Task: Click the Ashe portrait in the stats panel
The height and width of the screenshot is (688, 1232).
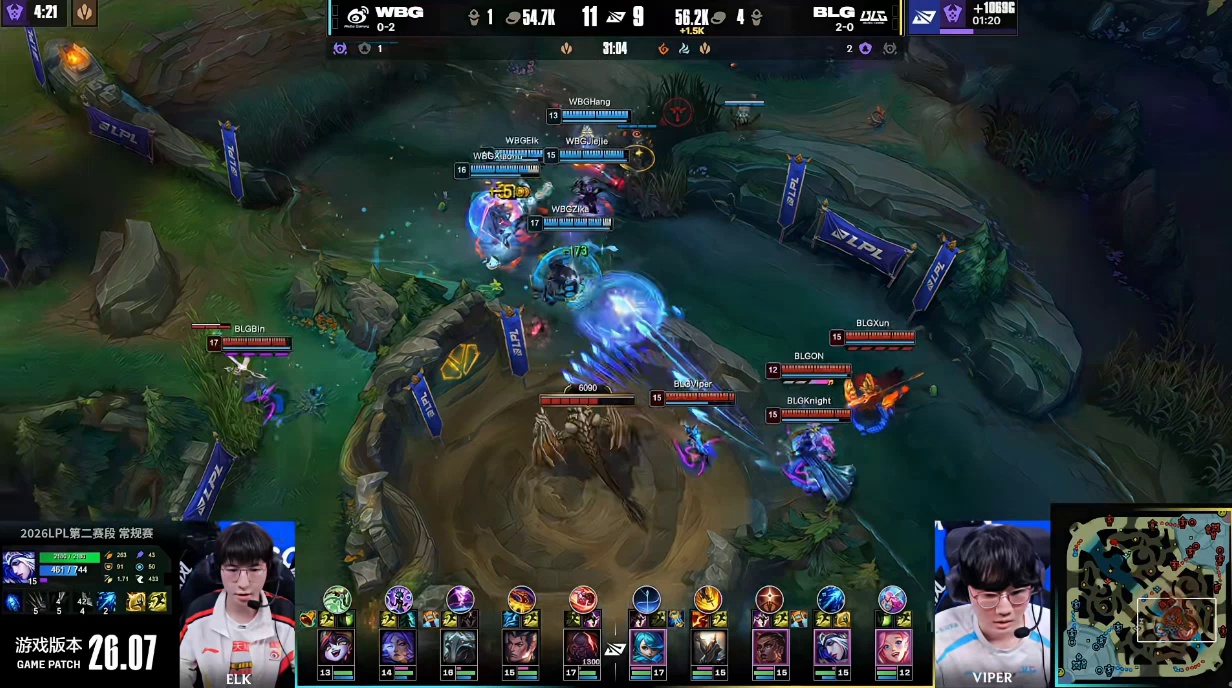Action: [x=19, y=567]
